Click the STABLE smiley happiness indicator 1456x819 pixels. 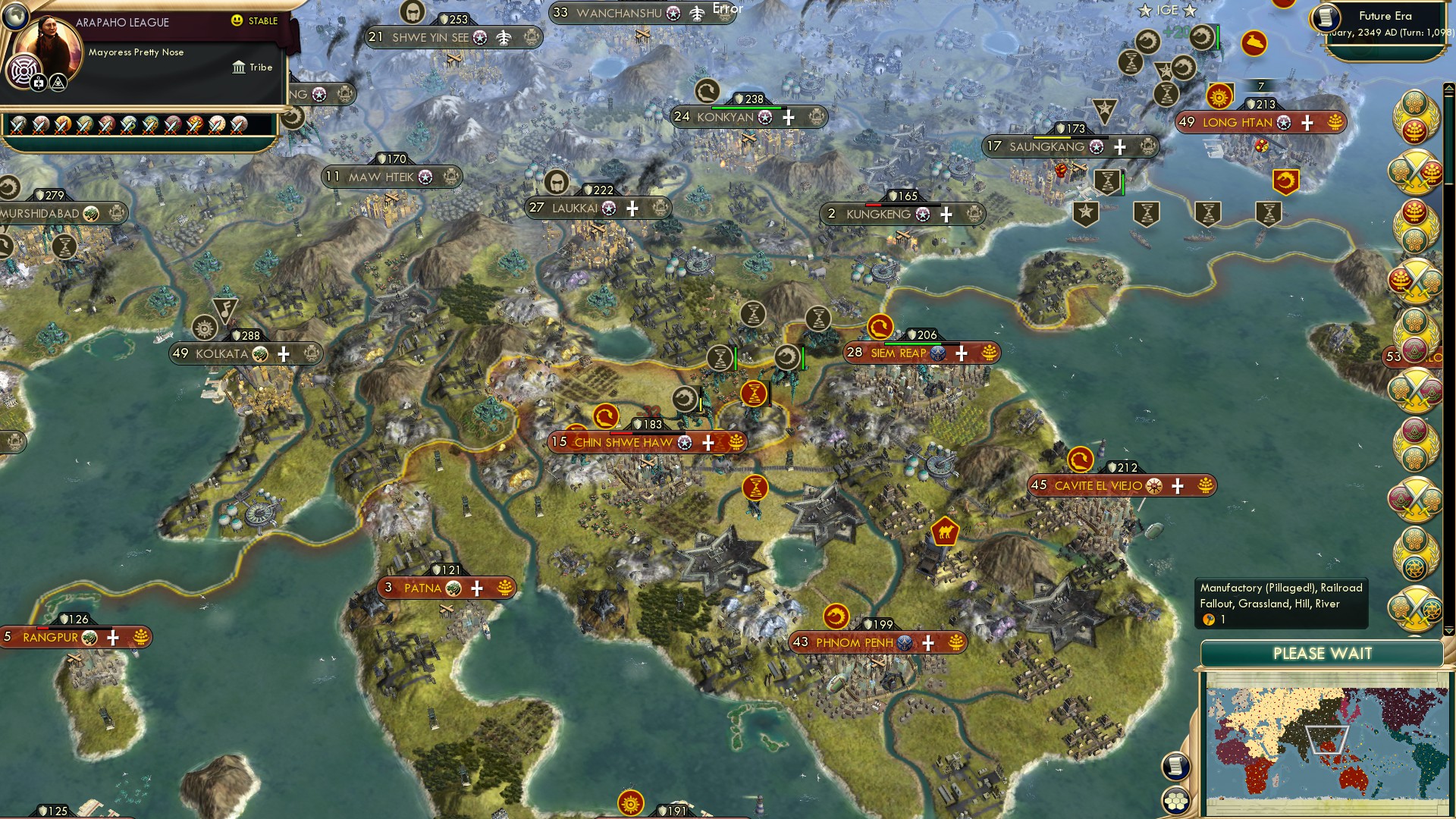[x=239, y=21]
